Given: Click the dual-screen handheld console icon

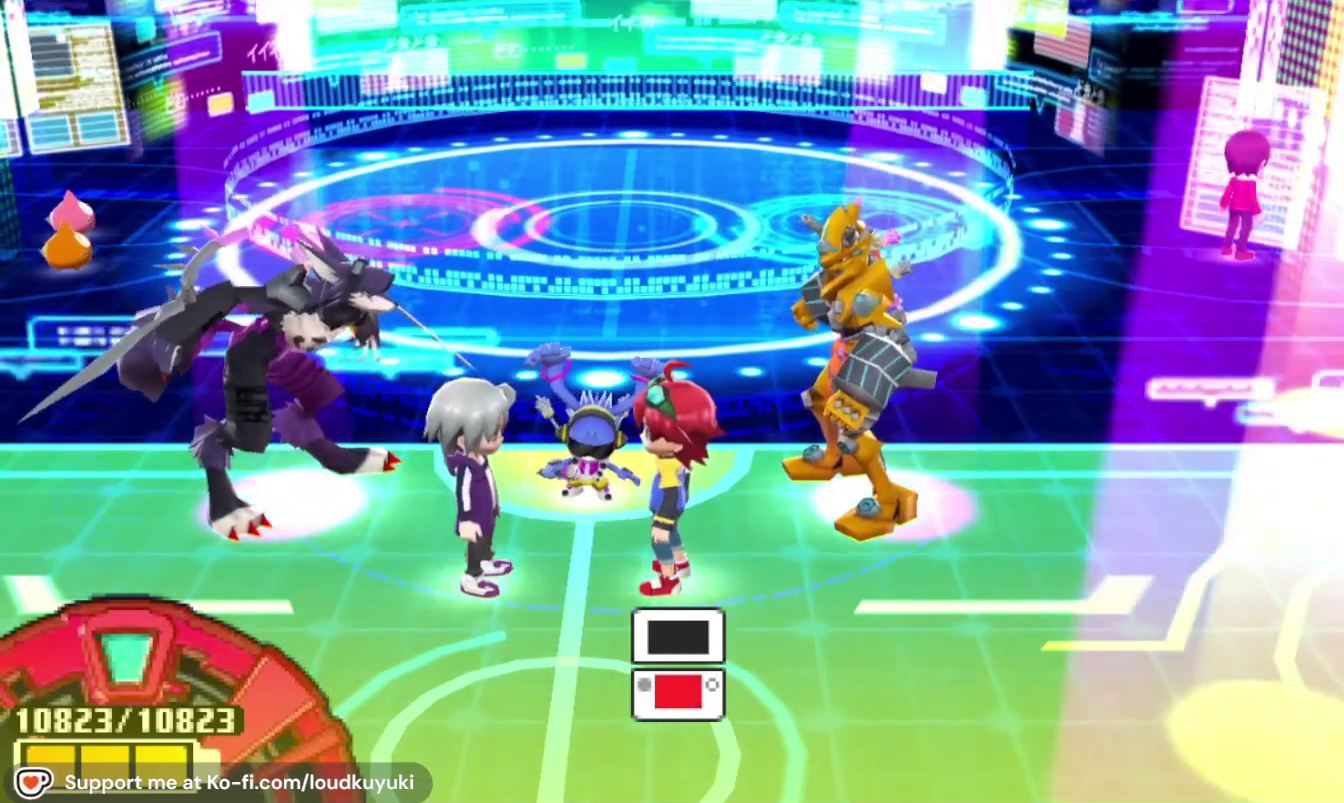Looking at the screenshot, I should 678,664.
